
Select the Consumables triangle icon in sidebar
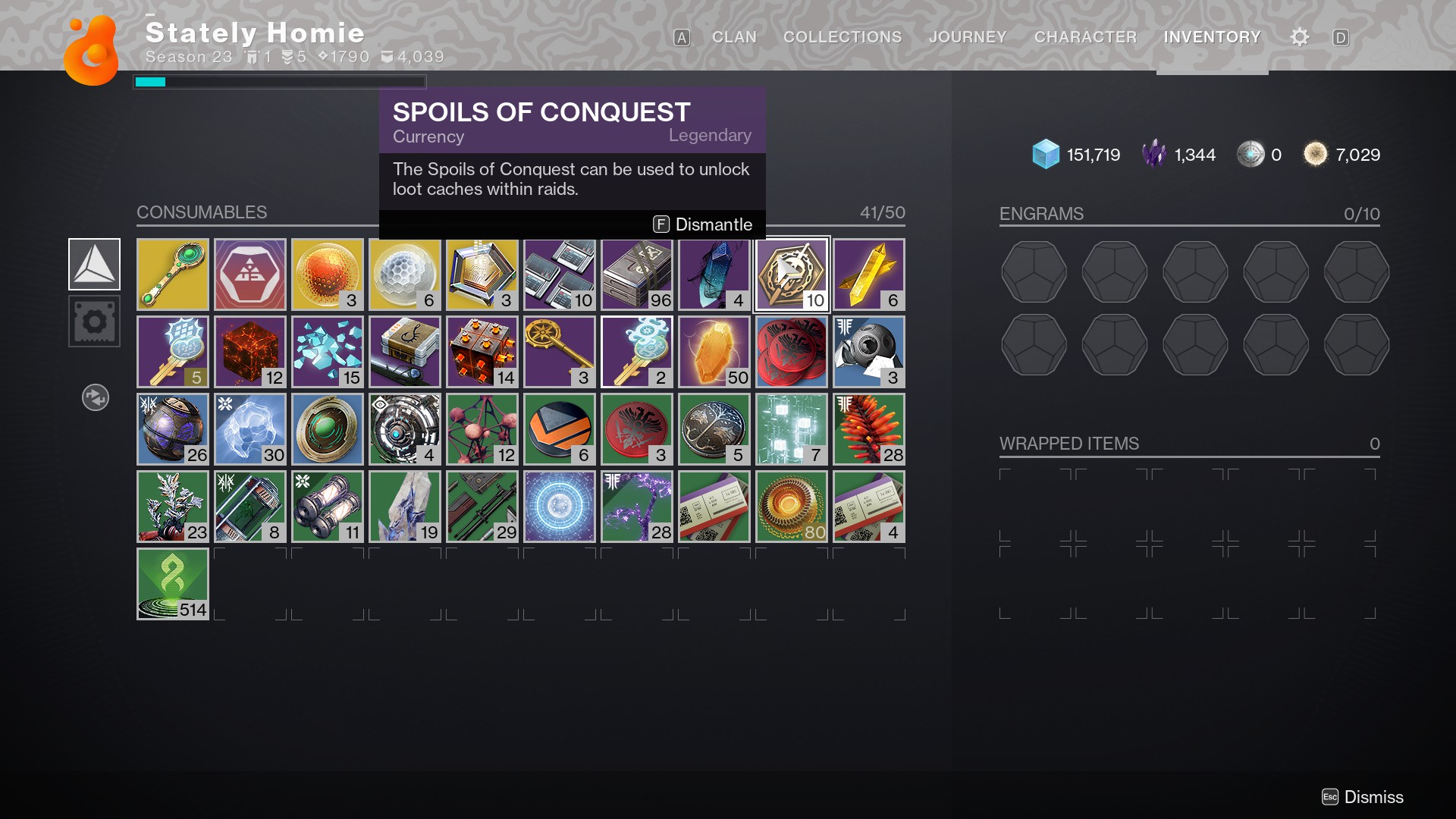tap(95, 264)
